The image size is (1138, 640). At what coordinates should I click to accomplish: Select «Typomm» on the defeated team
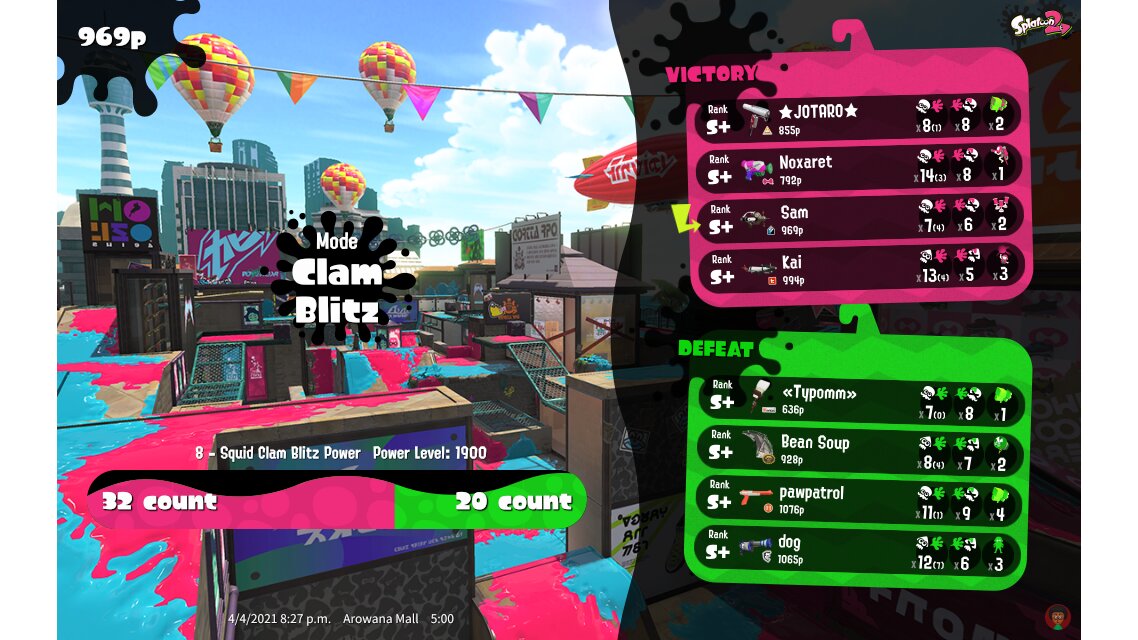[858, 399]
